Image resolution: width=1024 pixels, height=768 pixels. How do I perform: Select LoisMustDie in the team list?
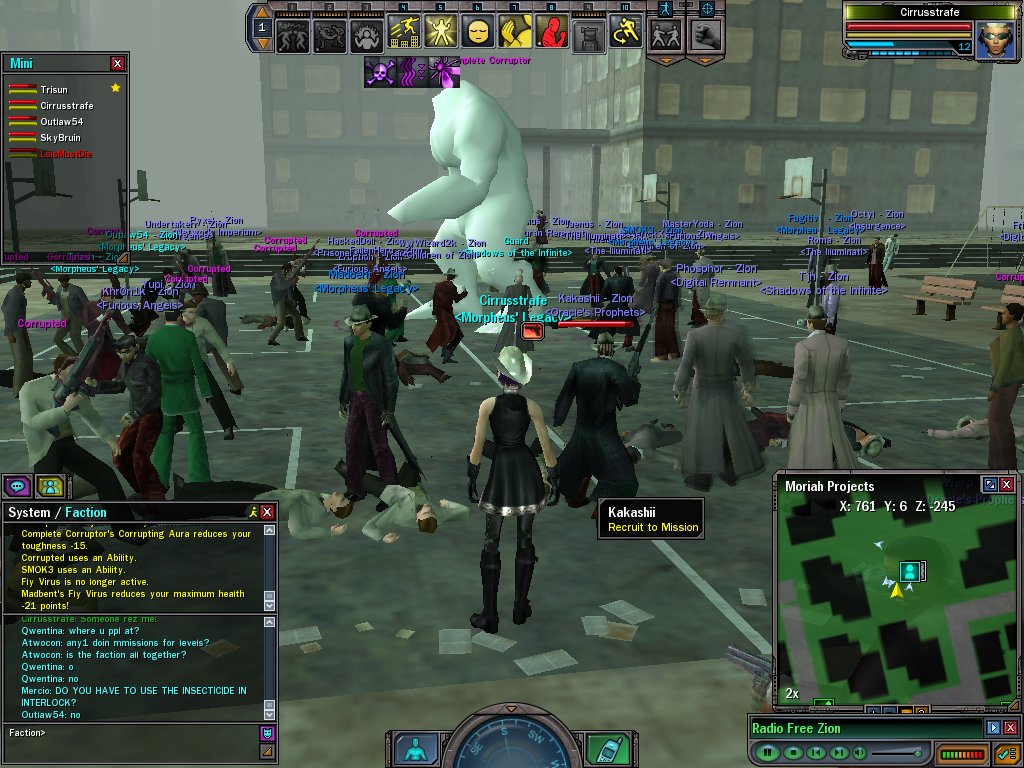(x=66, y=154)
